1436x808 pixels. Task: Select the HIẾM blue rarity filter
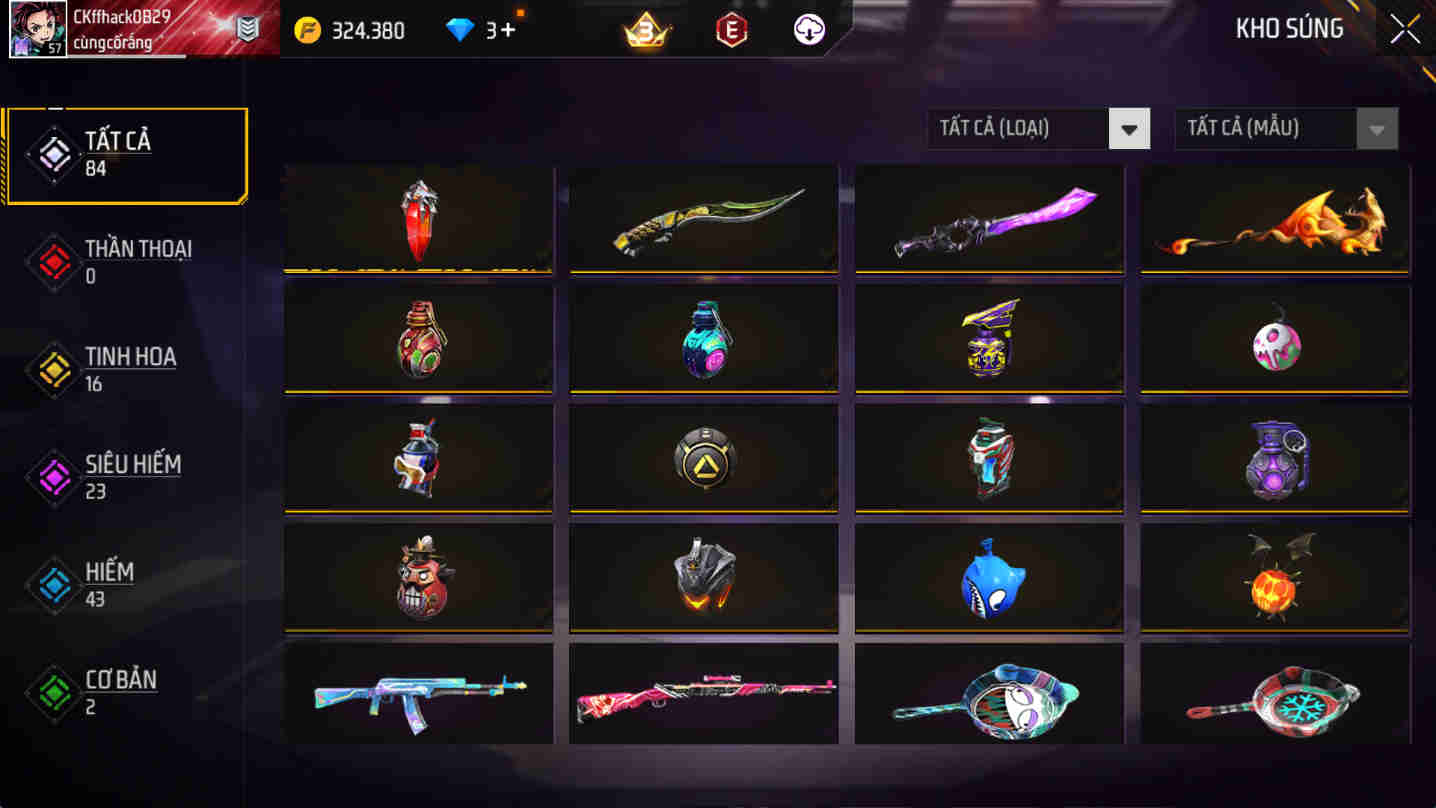pyautogui.click(x=53, y=585)
